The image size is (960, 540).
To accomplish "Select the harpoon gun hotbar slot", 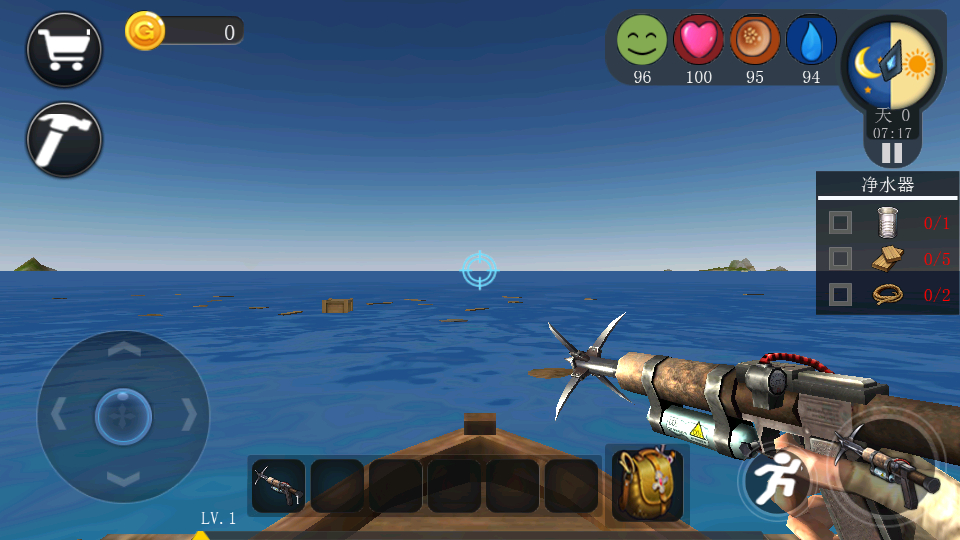I will click(278, 486).
